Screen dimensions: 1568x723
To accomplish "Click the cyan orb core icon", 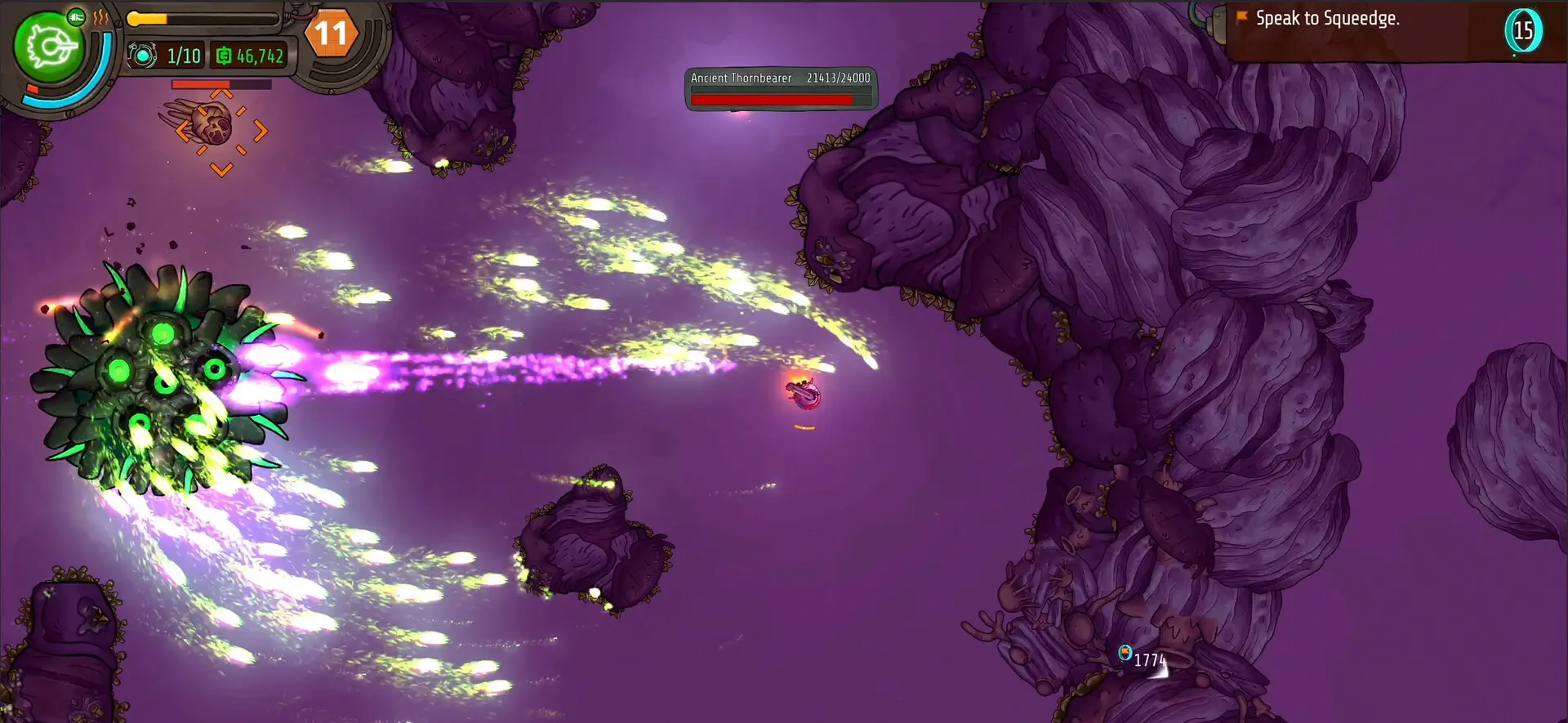I will click(x=142, y=56).
